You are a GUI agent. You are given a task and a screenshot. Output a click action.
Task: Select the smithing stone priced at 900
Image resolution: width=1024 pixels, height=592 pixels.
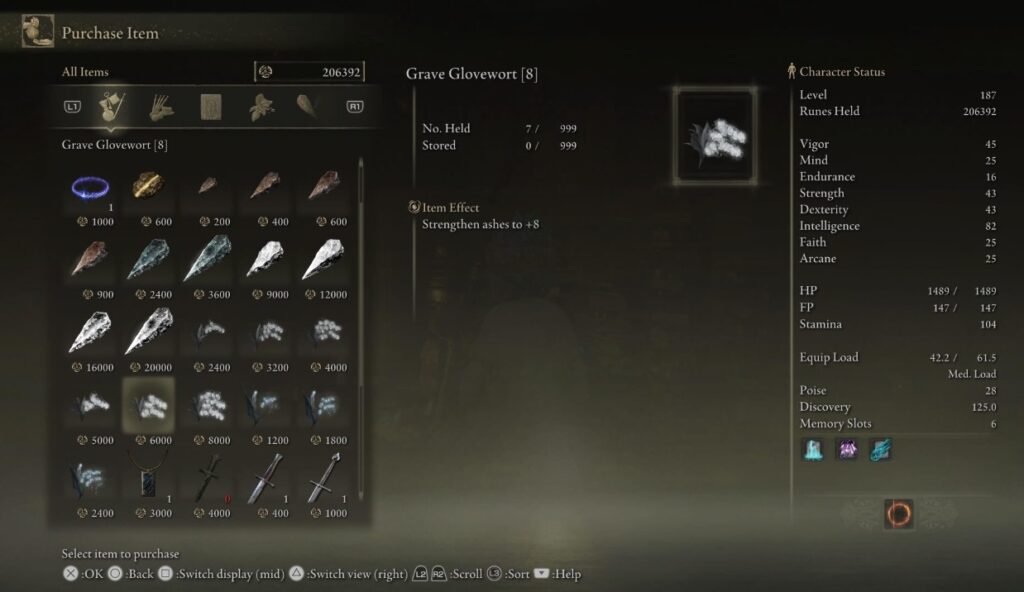click(x=90, y=260)
